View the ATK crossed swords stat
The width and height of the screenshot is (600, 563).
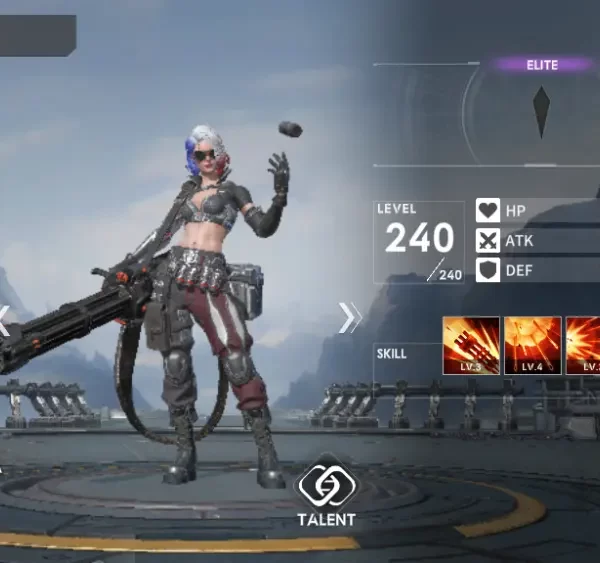[488, 240]
